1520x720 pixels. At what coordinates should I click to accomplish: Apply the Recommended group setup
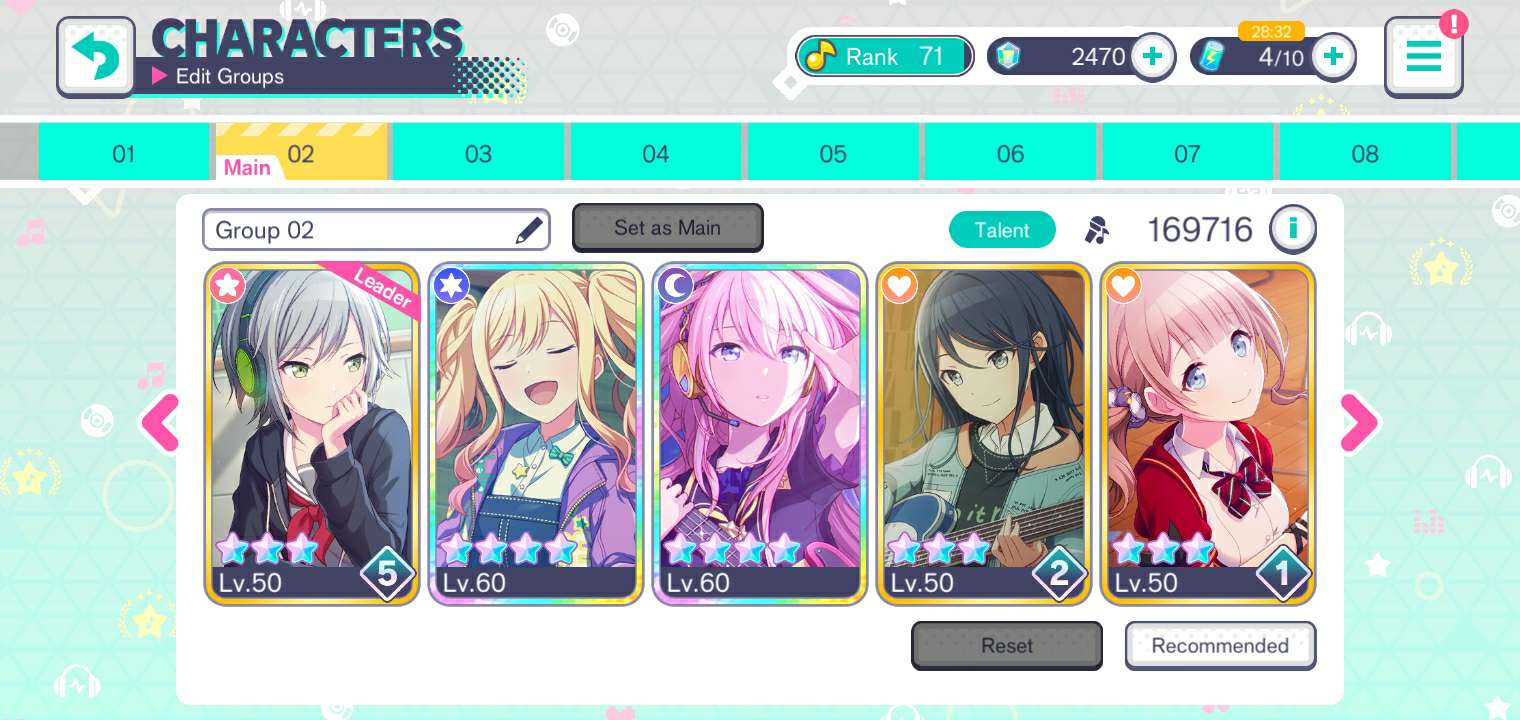pos(1220,646)
